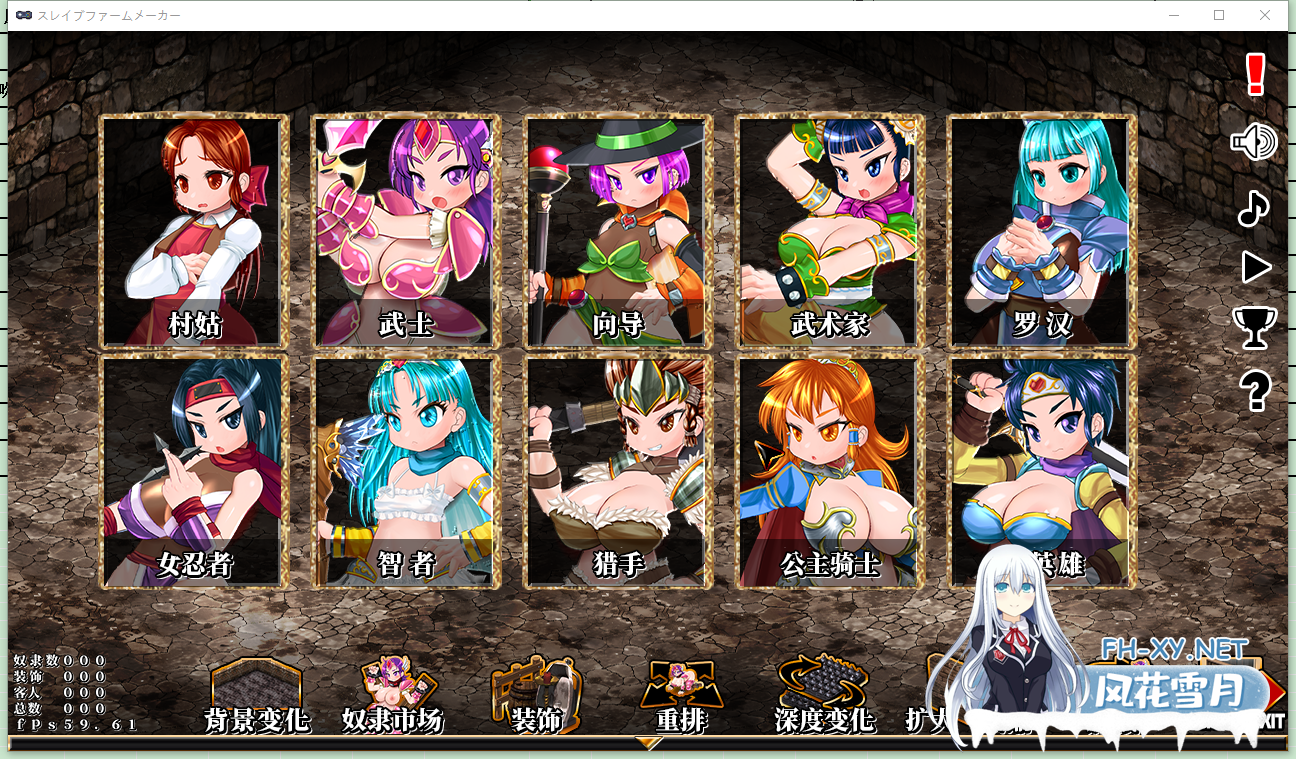Viewport: 1296px width, 759px height.
Task: Close the game window
Action: click(x=1265, y=15)
